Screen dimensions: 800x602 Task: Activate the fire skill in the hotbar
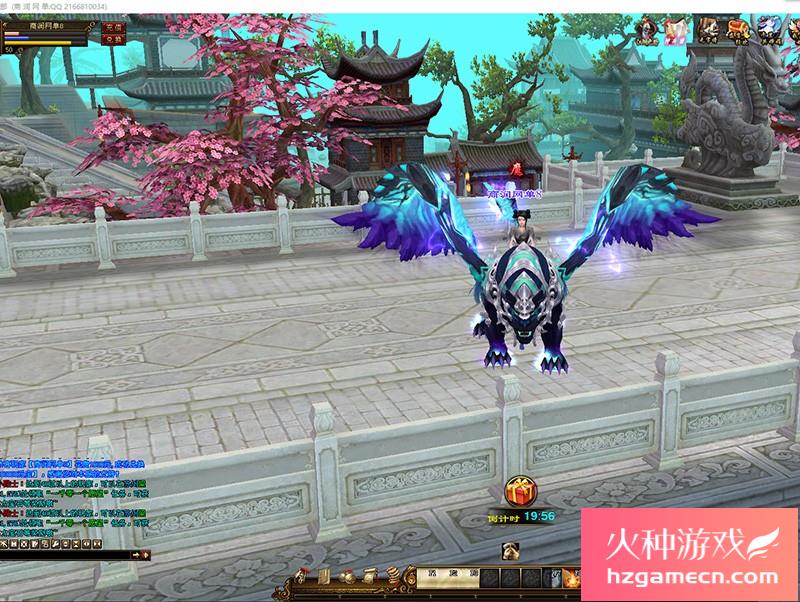pos(572,578)
